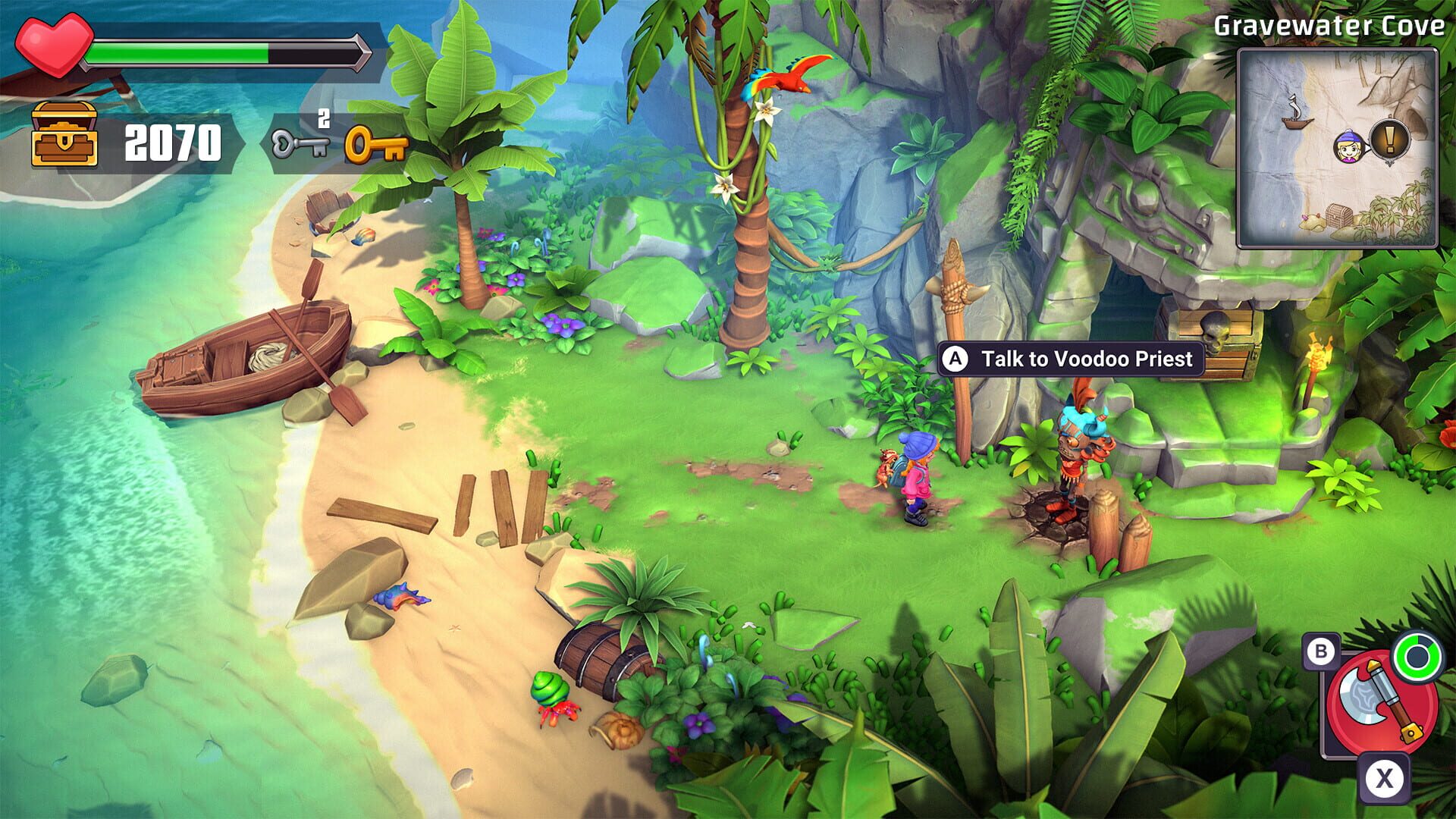
Task: Click the treasure chest currency icon
Action: pyautogui.click(x=64, y=138)
